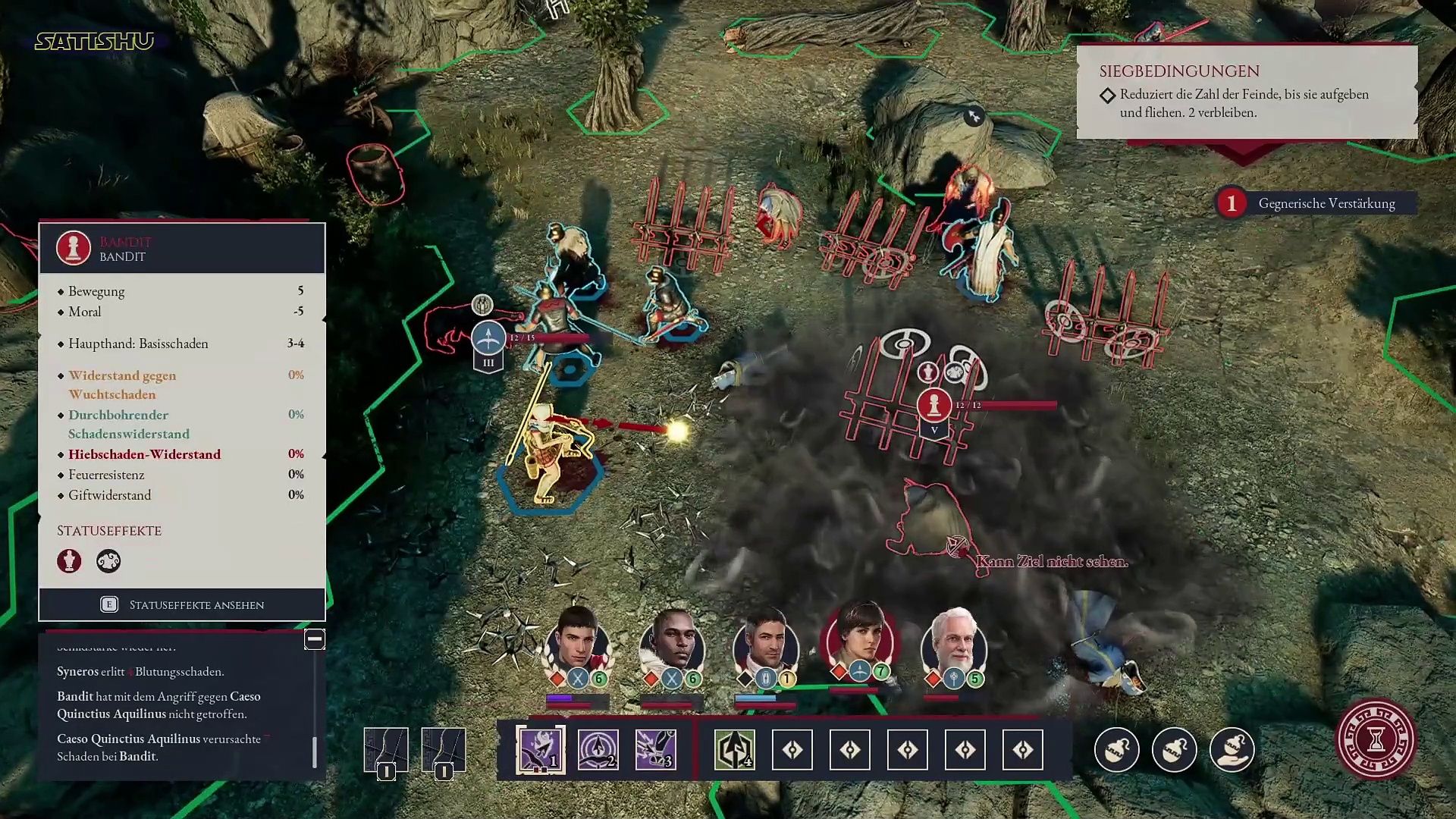This screenshot has height=819, width=1456.
Task: Inspect the dark smoke status effect icon
Action: click(108, 561)
